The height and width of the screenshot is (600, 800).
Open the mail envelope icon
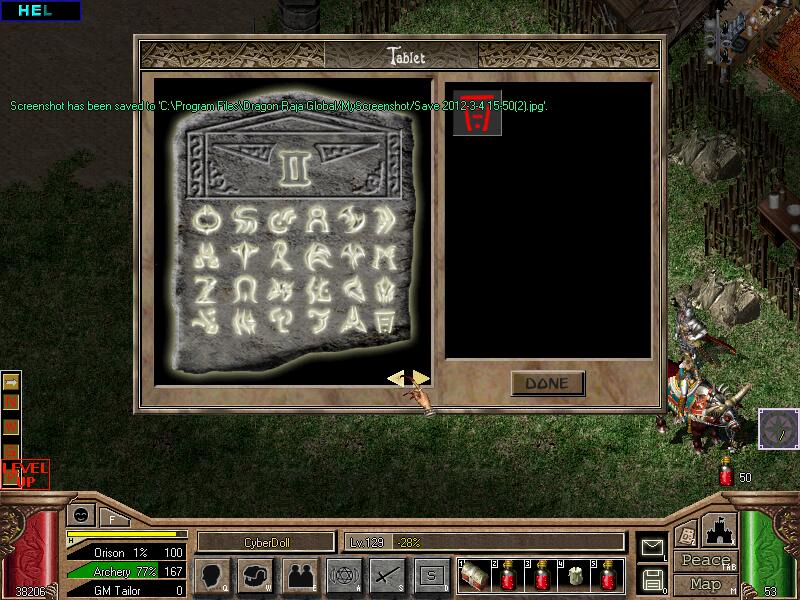pos(653,547)
